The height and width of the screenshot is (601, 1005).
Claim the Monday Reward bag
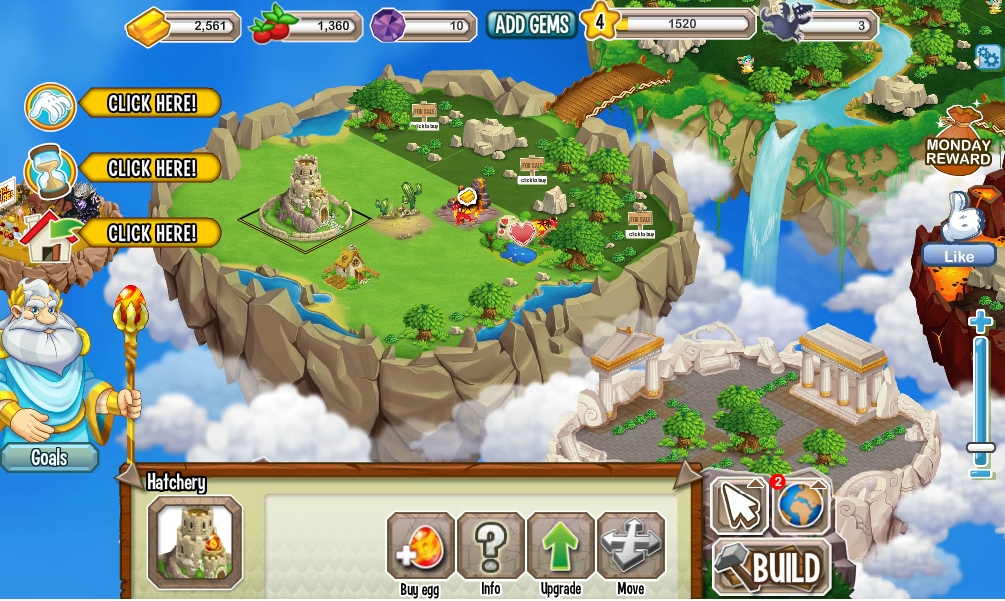click(x=958, y=141)
